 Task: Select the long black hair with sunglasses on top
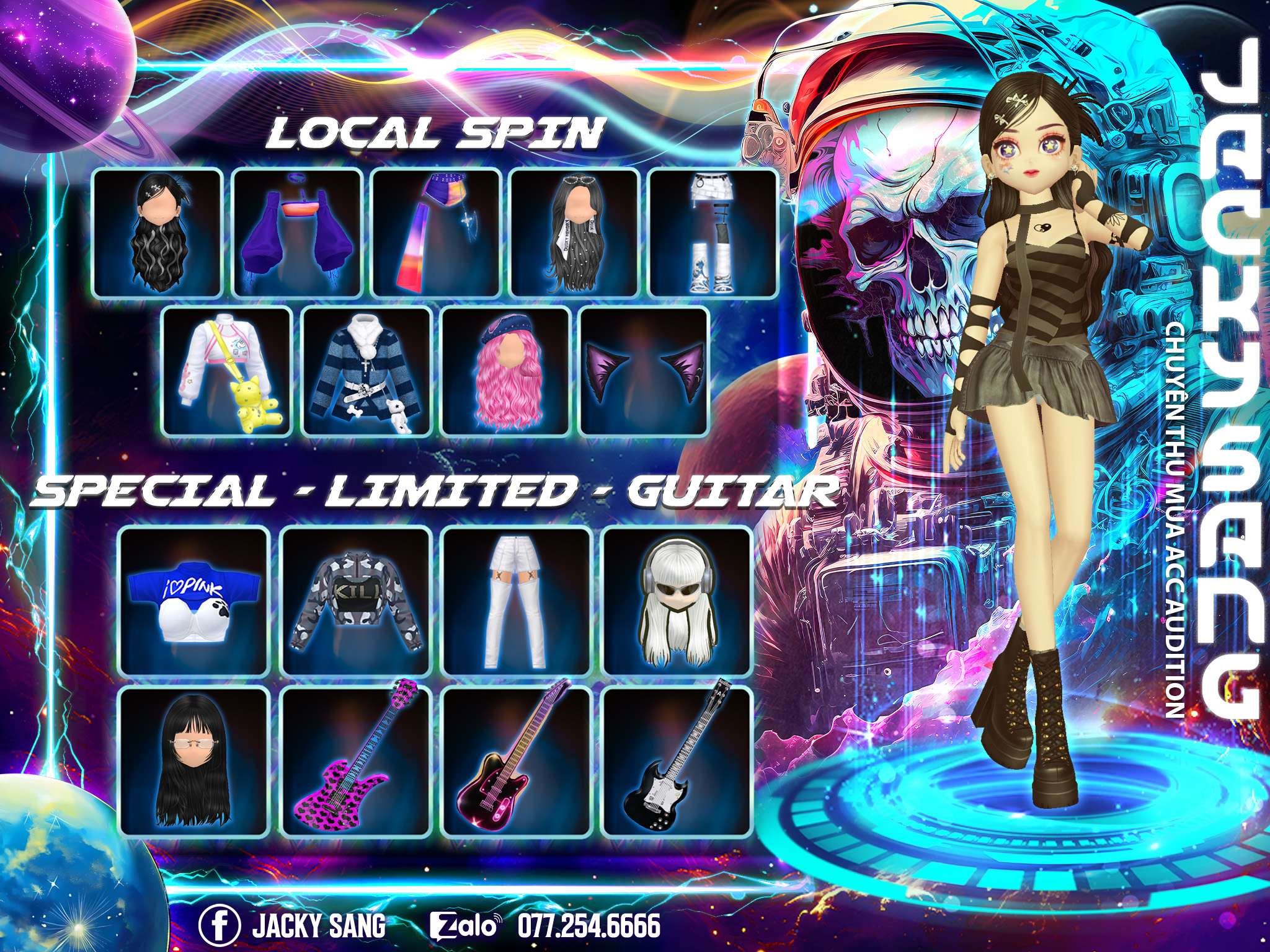click(575, 232)
